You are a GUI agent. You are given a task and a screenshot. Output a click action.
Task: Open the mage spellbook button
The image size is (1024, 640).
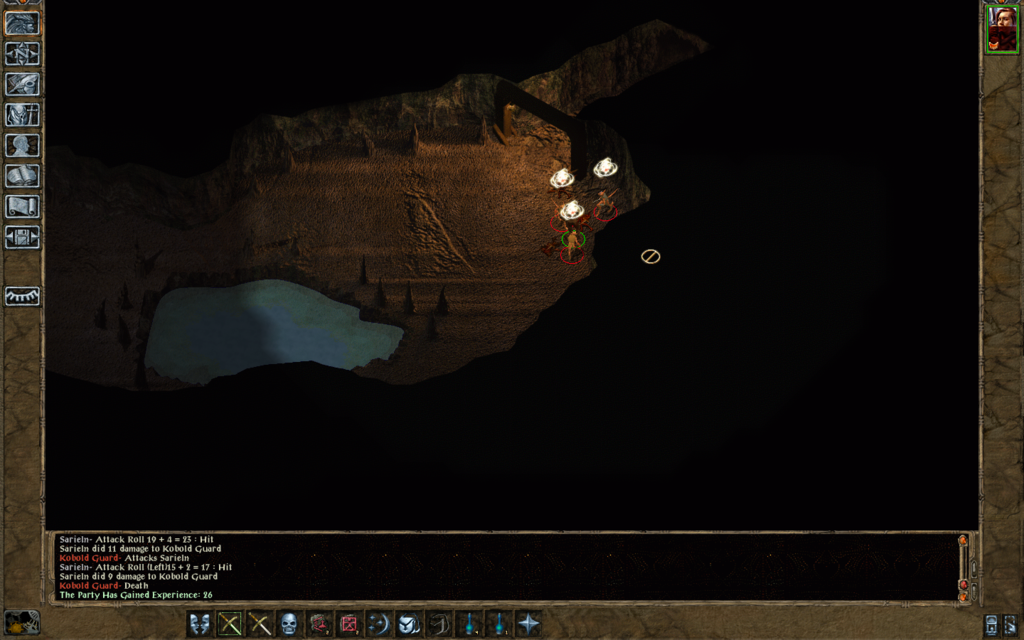(x=22, y=176)
